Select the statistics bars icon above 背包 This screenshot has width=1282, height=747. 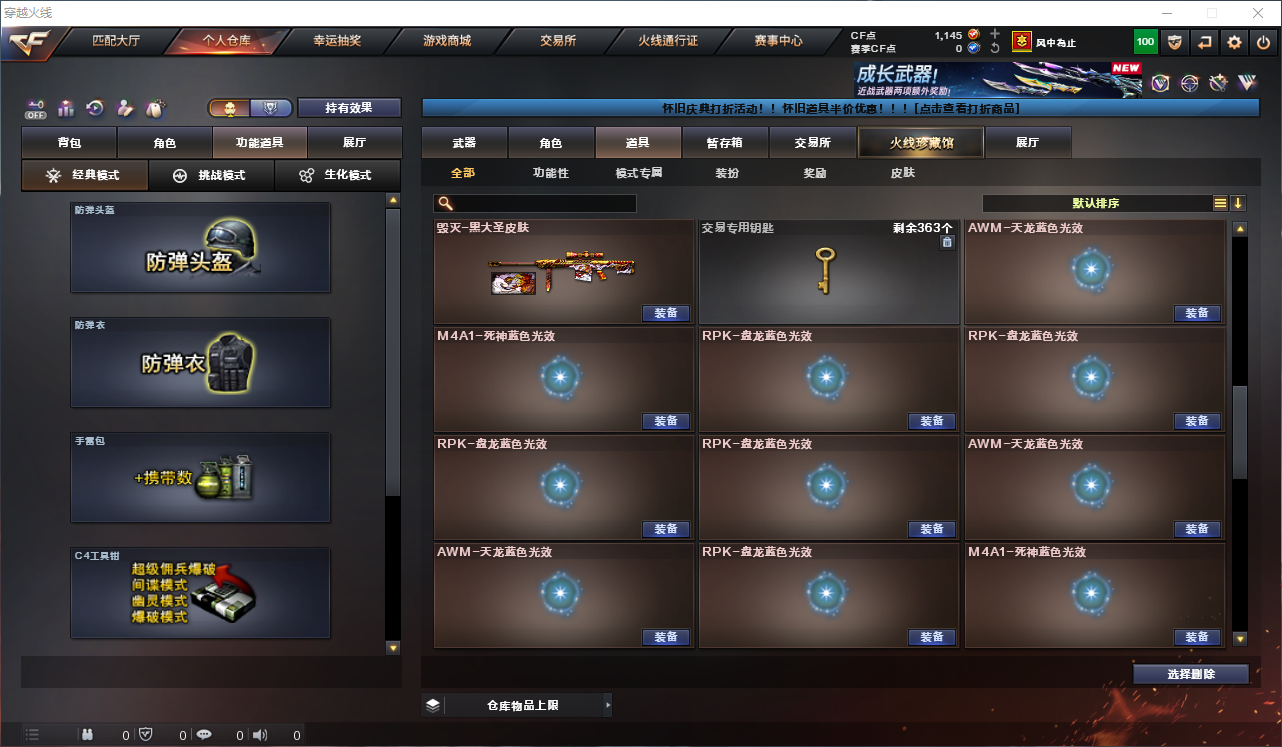[65, 108]
